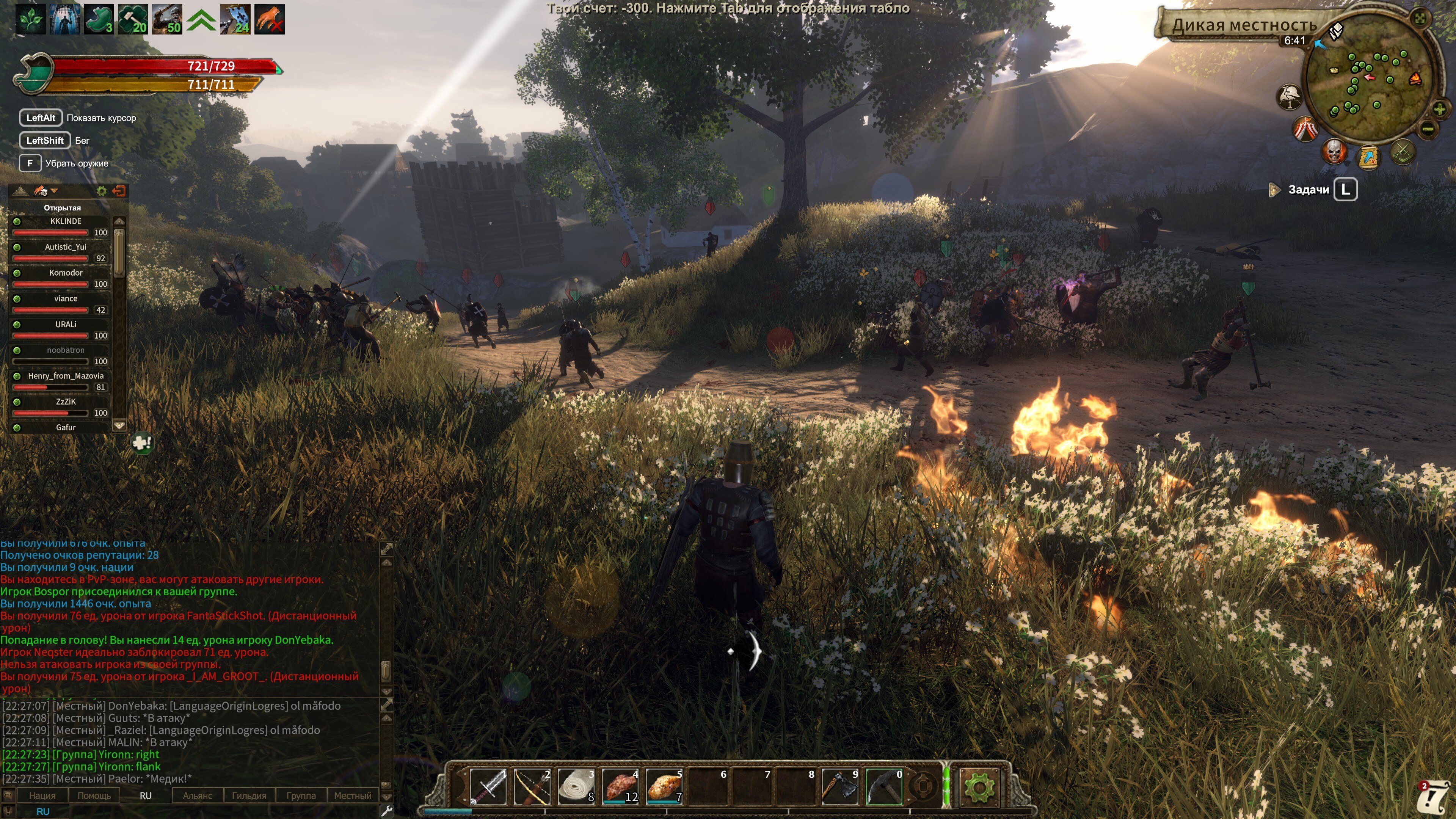The height and width of the screenshot is (819, 1456).
Task: Expand the Задачи quest tracker arrow
Action: pos(1274,189)
